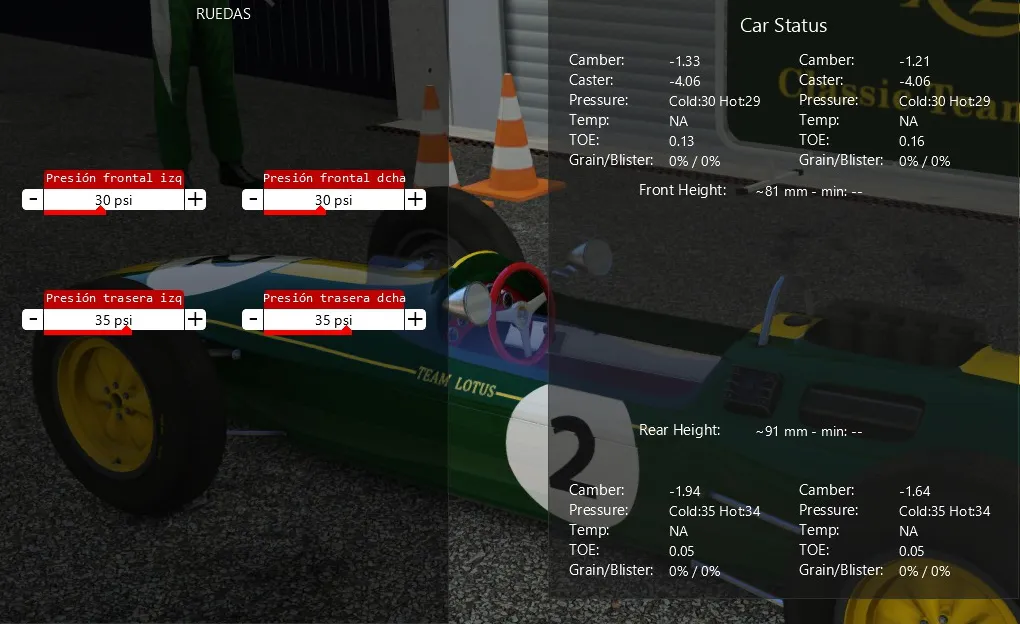The width and height of the screenshot is (1020, 624).
Task: Decrease Presión trasera izq with minus button
Action: pos(33,320)
